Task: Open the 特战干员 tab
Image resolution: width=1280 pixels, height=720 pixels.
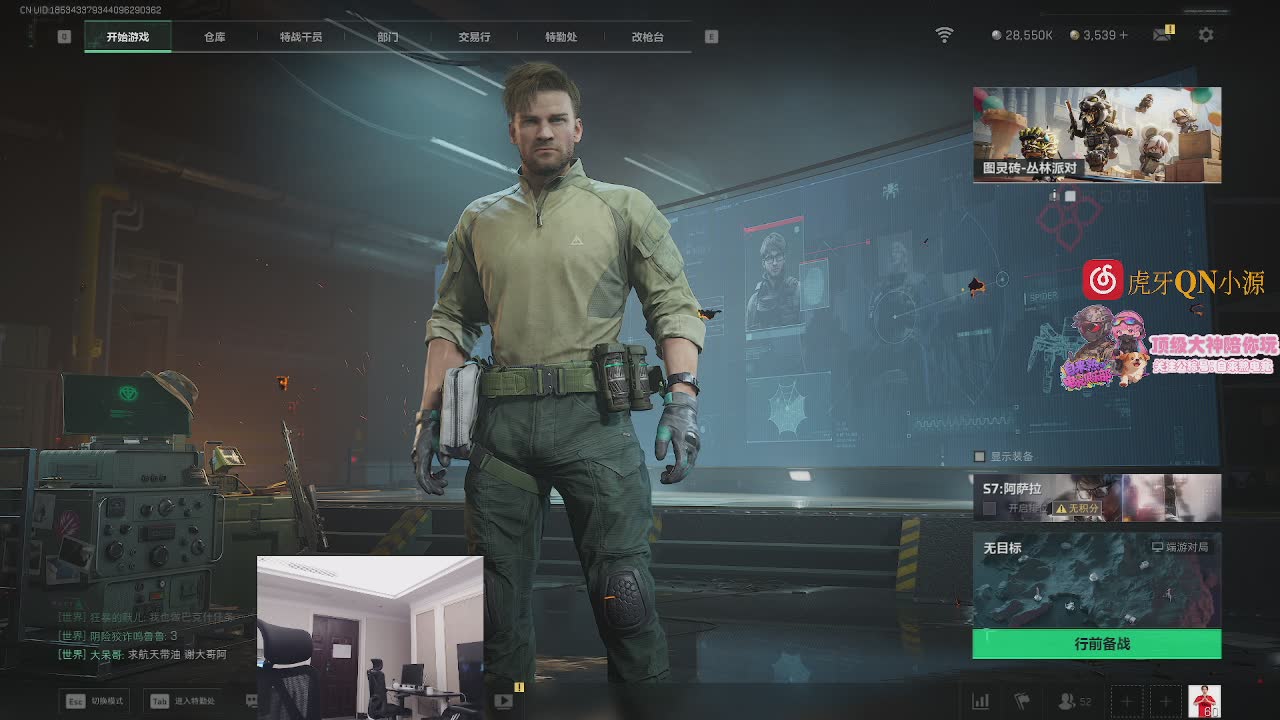Action: pyautogui.click(x=301, y=37)
